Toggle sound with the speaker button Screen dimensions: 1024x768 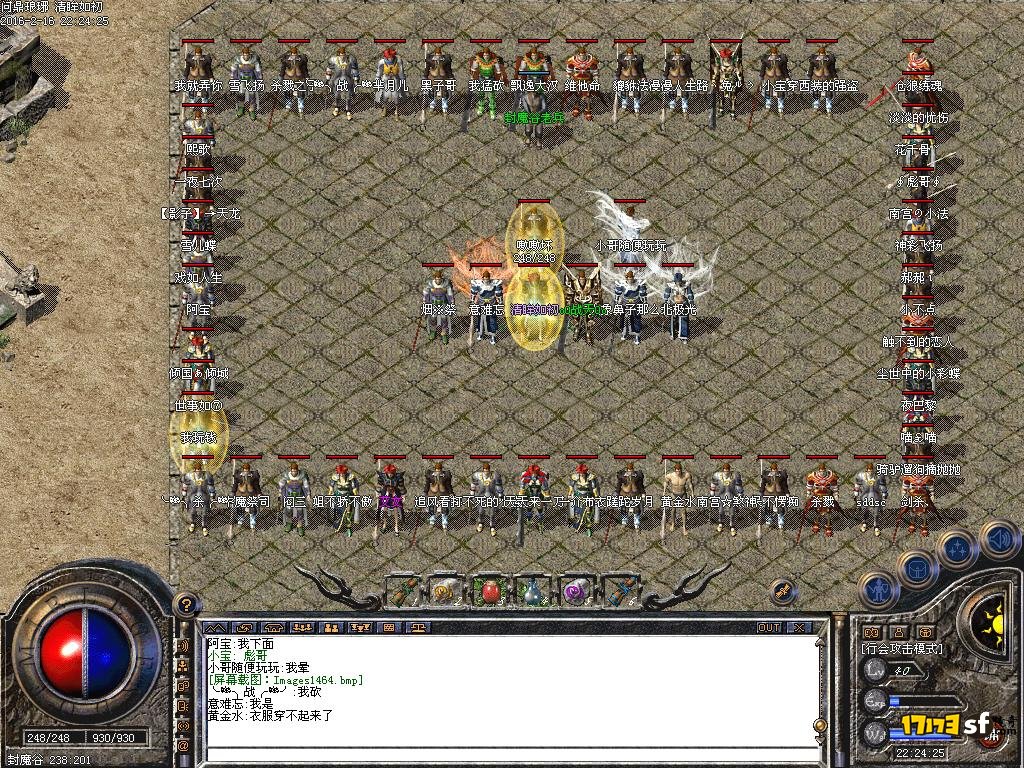click(998, 539)
